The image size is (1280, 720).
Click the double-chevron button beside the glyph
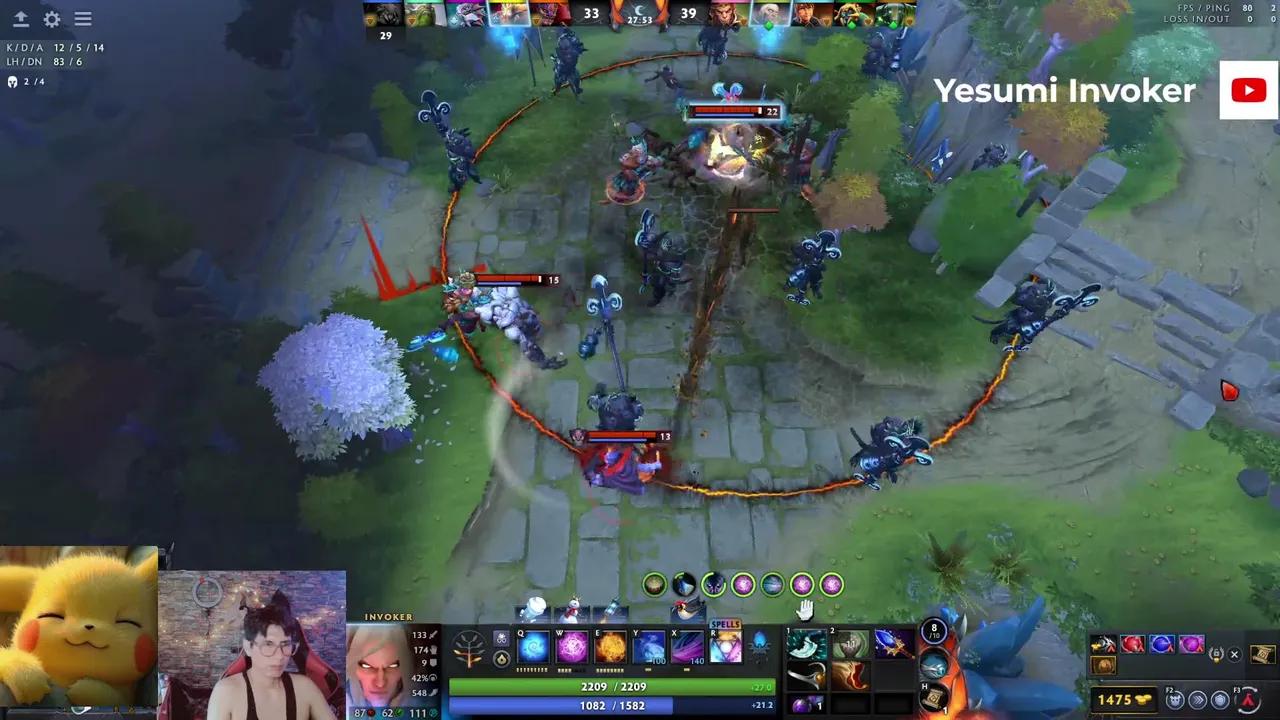coord(1199,700)
